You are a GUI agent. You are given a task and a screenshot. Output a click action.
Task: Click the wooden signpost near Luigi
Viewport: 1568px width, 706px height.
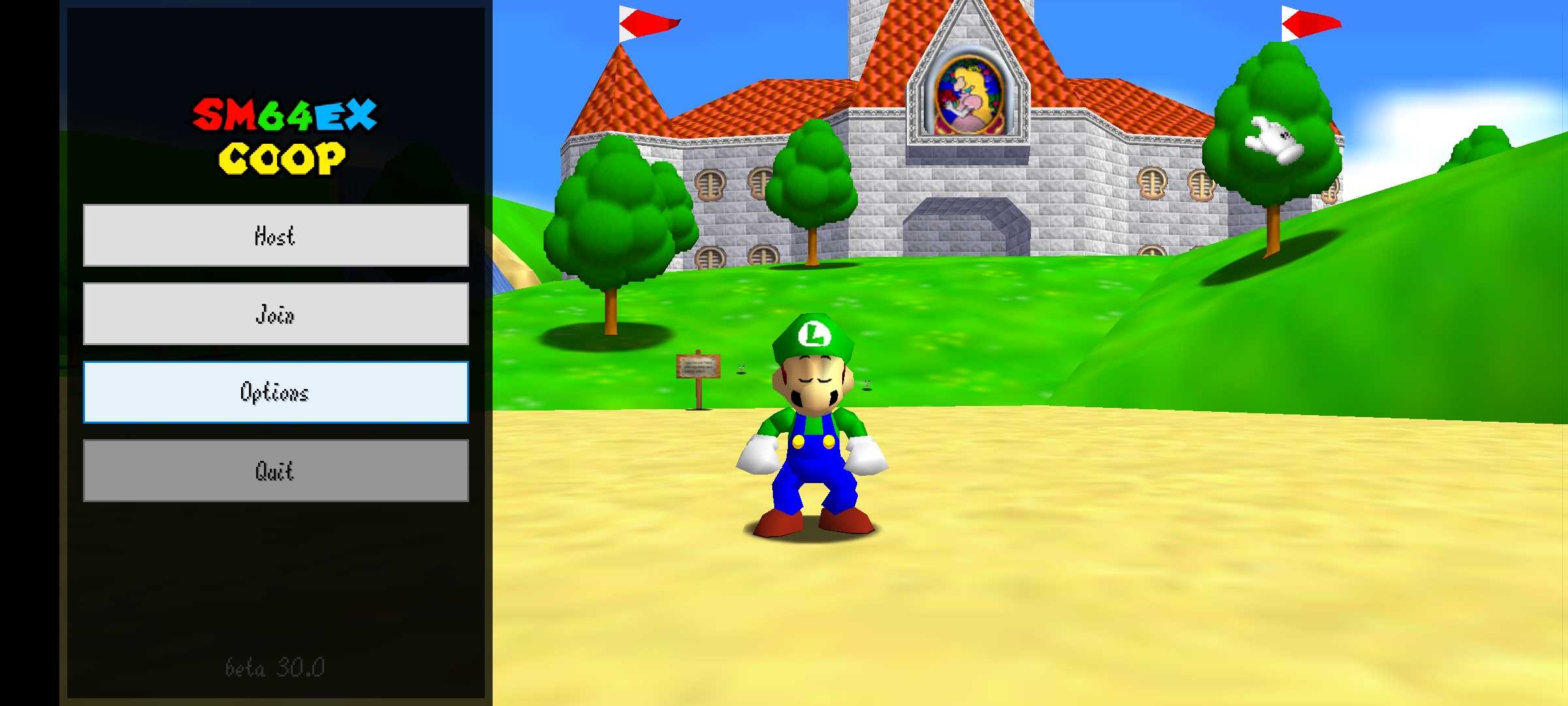[x=696, y=365]
